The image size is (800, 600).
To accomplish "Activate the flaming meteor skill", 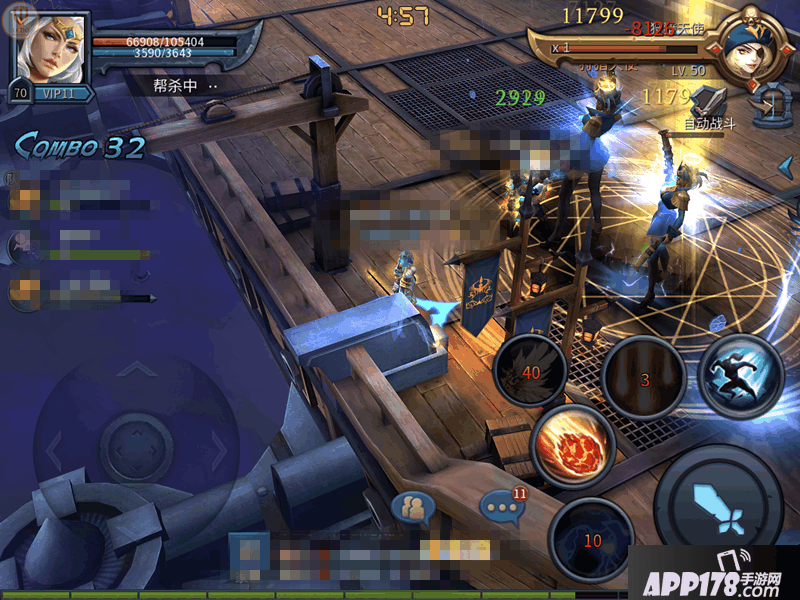I will pos(573,446).
